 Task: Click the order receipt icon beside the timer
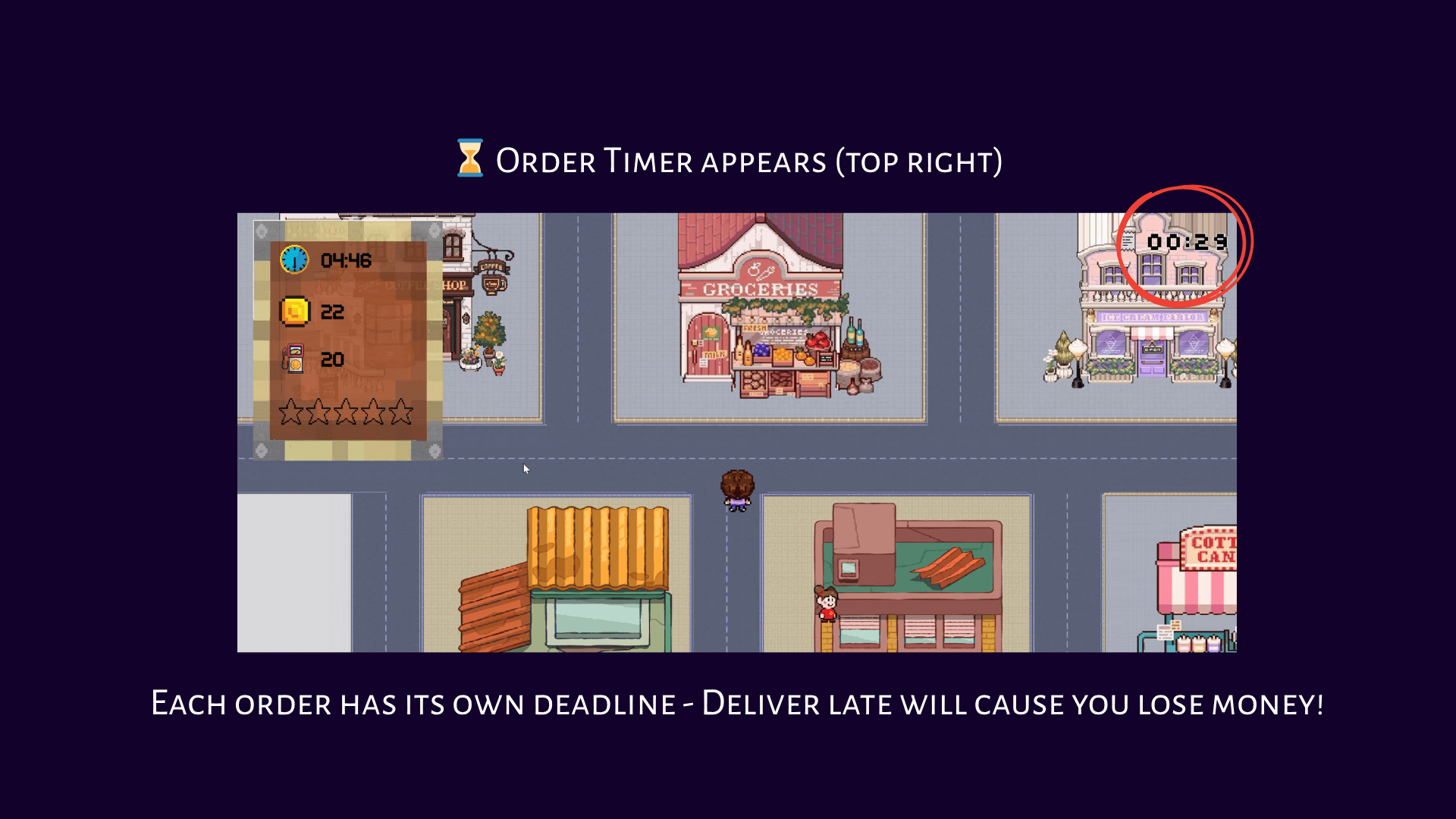pyautogui.click(x=1129, y=241)
